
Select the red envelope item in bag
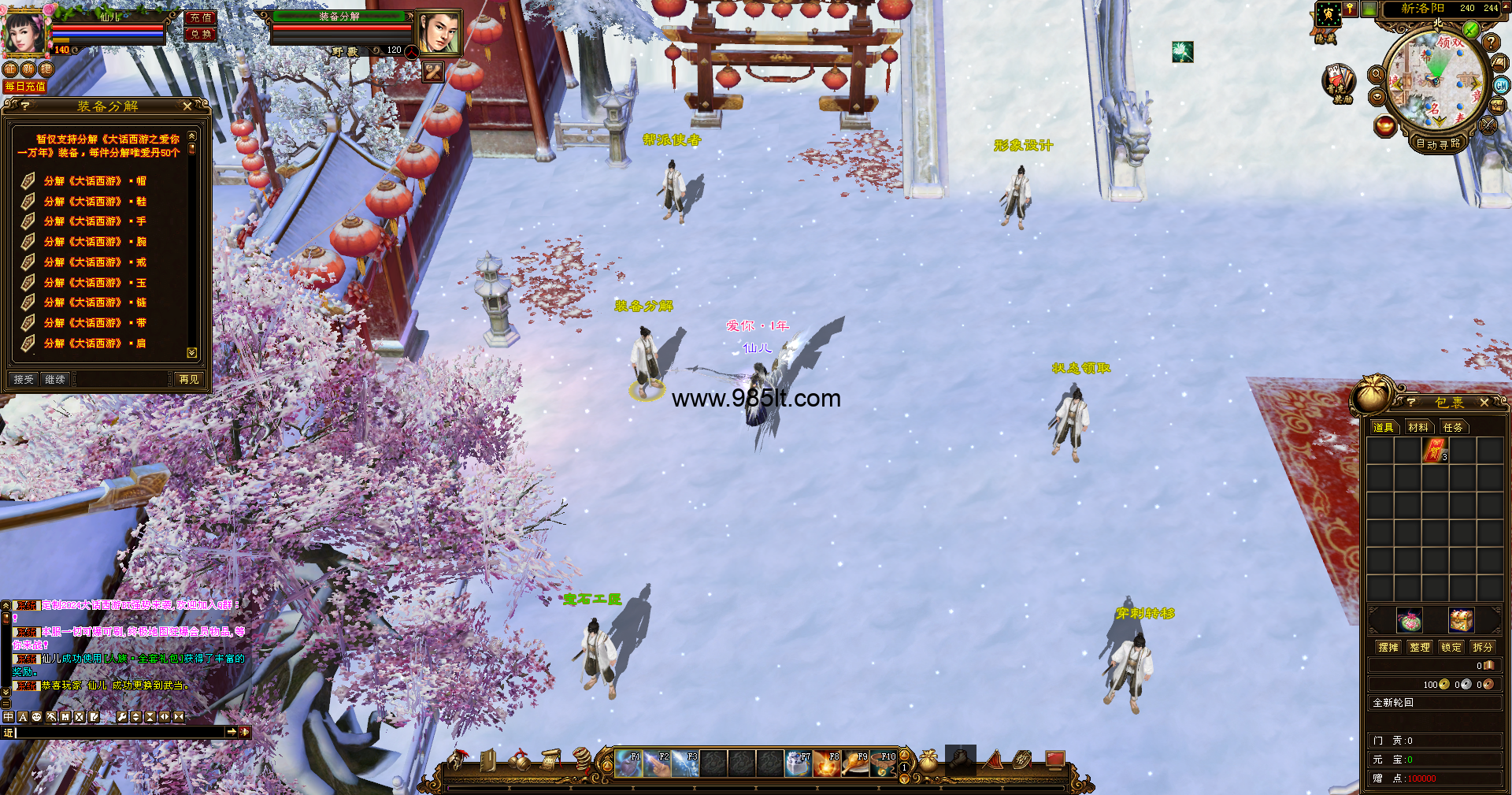point(1435,451)
